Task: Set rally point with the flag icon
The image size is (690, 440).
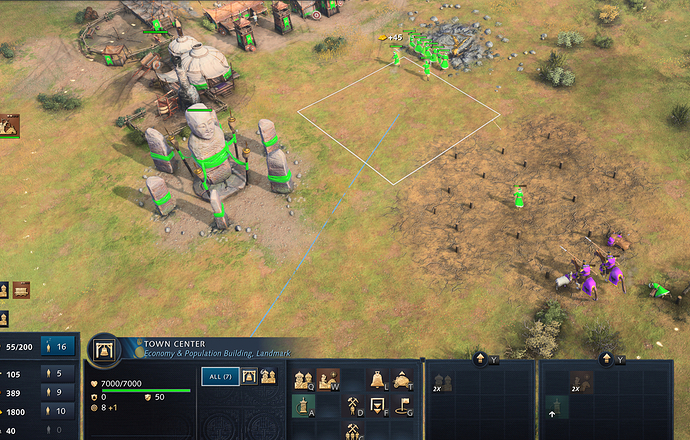Action: (403, 405)
